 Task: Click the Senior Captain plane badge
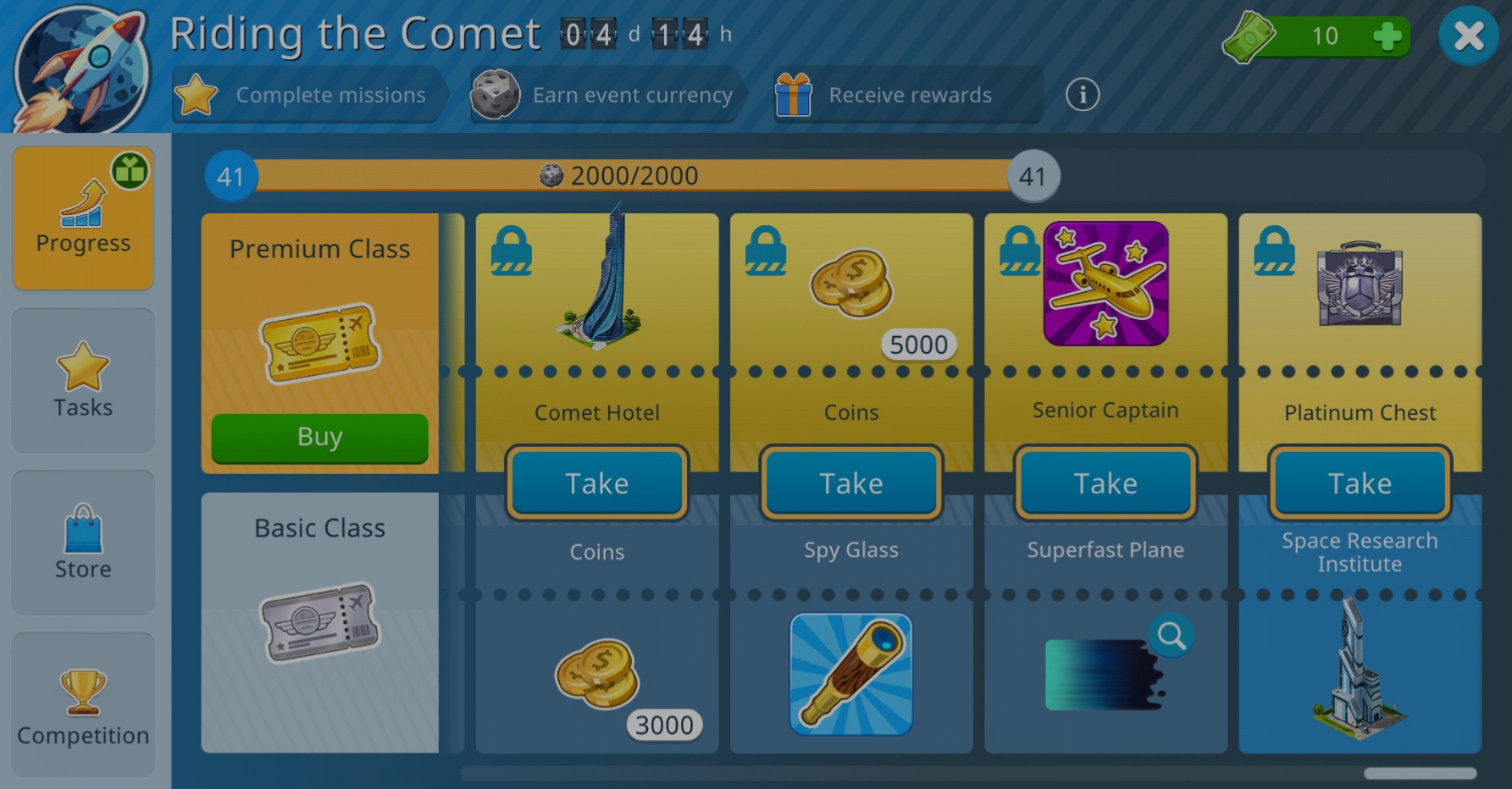(x=1105, y=284)
